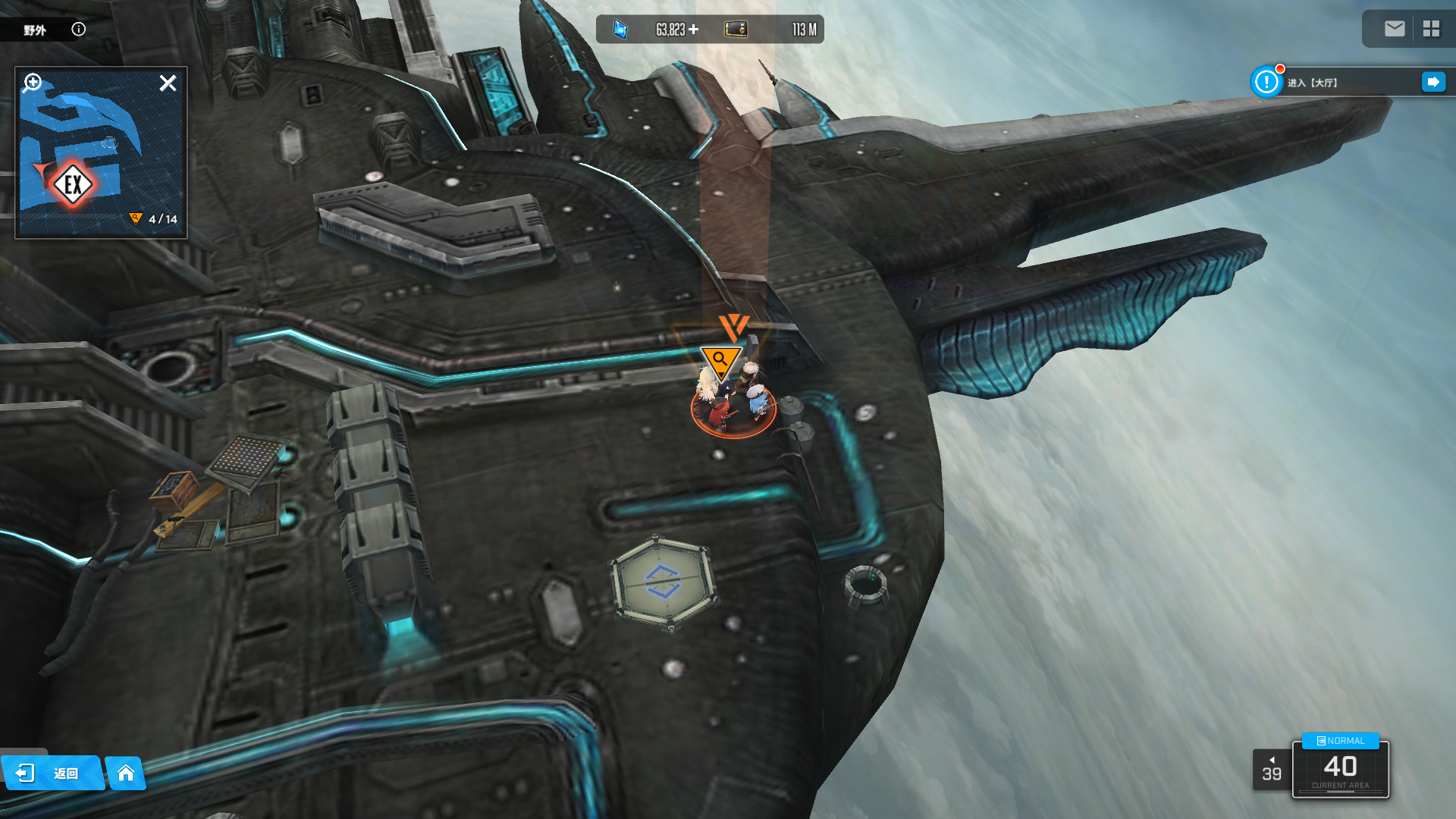This screenshot has width=1456, height=819.
Task: Add more blue crystal currency with plus
Action: 694,30
